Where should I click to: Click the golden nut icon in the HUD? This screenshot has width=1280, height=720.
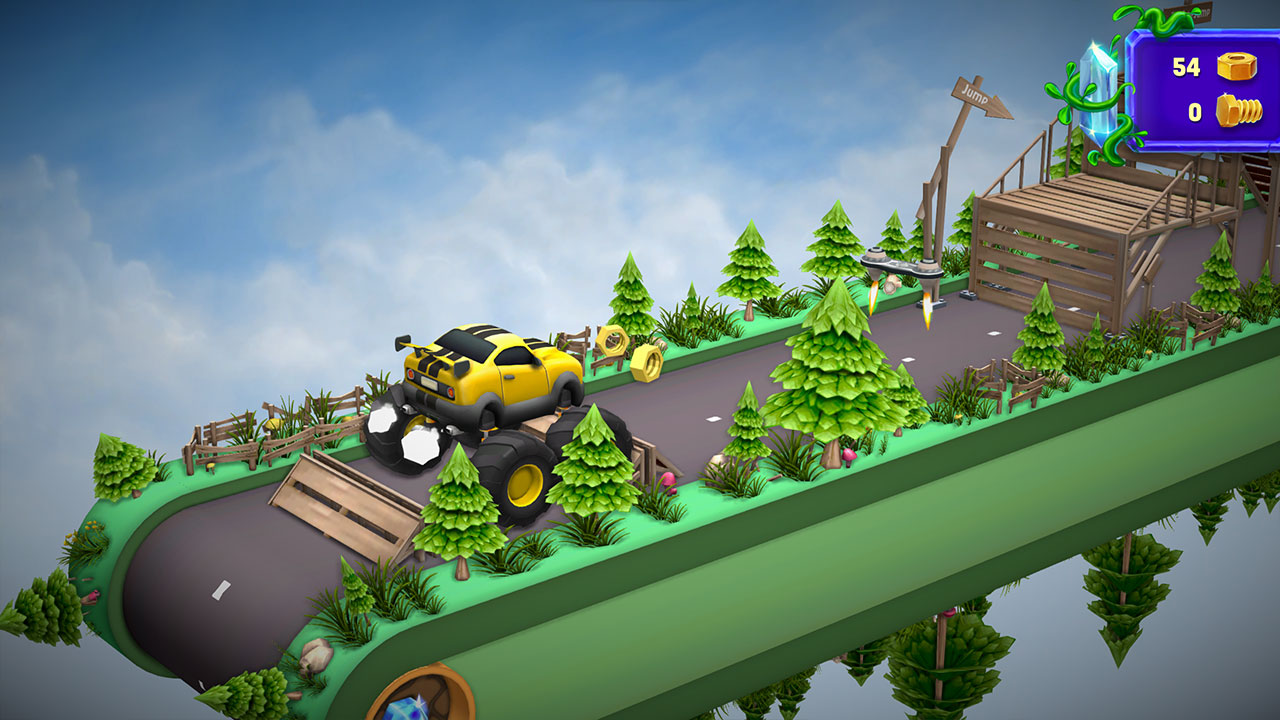tap(1236, 66)
